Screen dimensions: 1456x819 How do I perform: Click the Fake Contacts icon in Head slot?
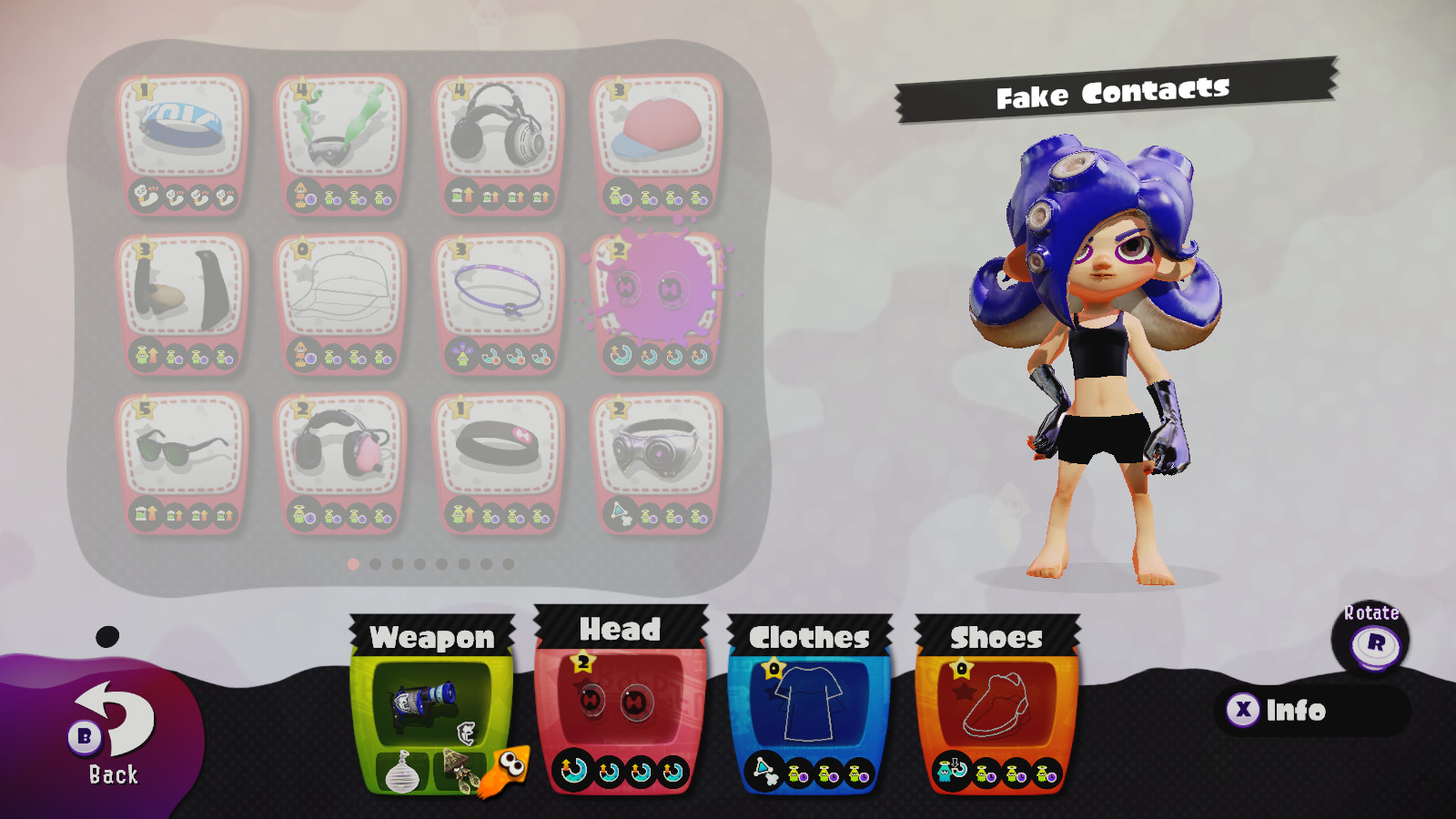(x=614, y=701)
